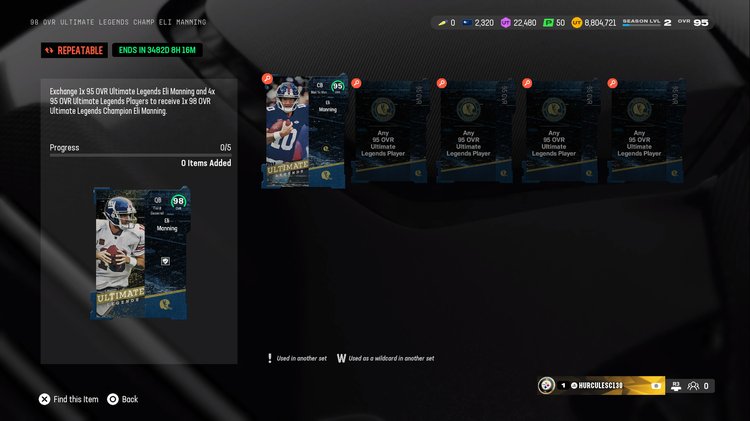This screenshot has width=750, height=421.
Task: Select the 95 OVR Eli Manning card slot
Action: coord(305,133)
